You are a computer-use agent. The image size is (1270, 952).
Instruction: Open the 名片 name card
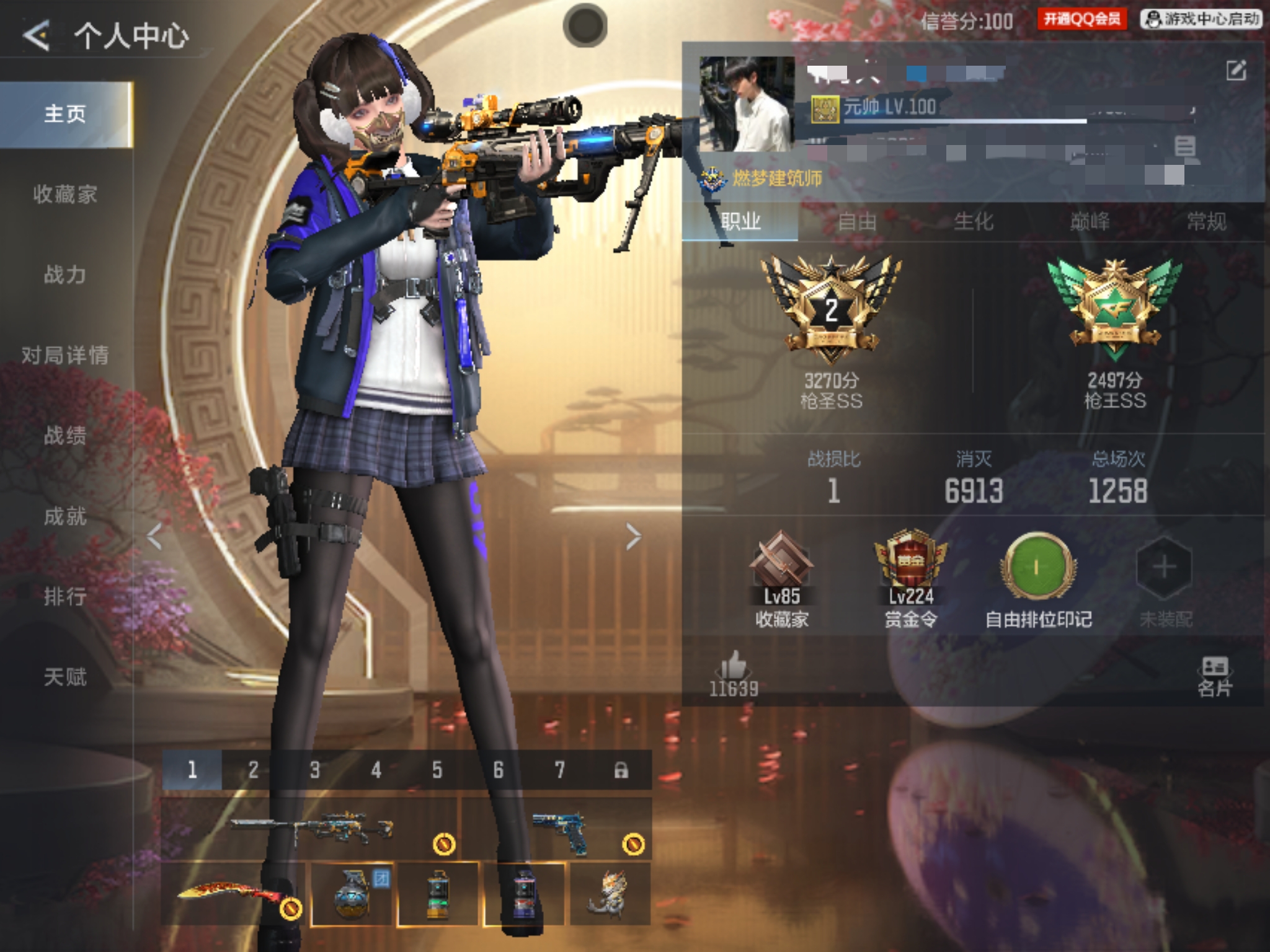(1214, 676)
